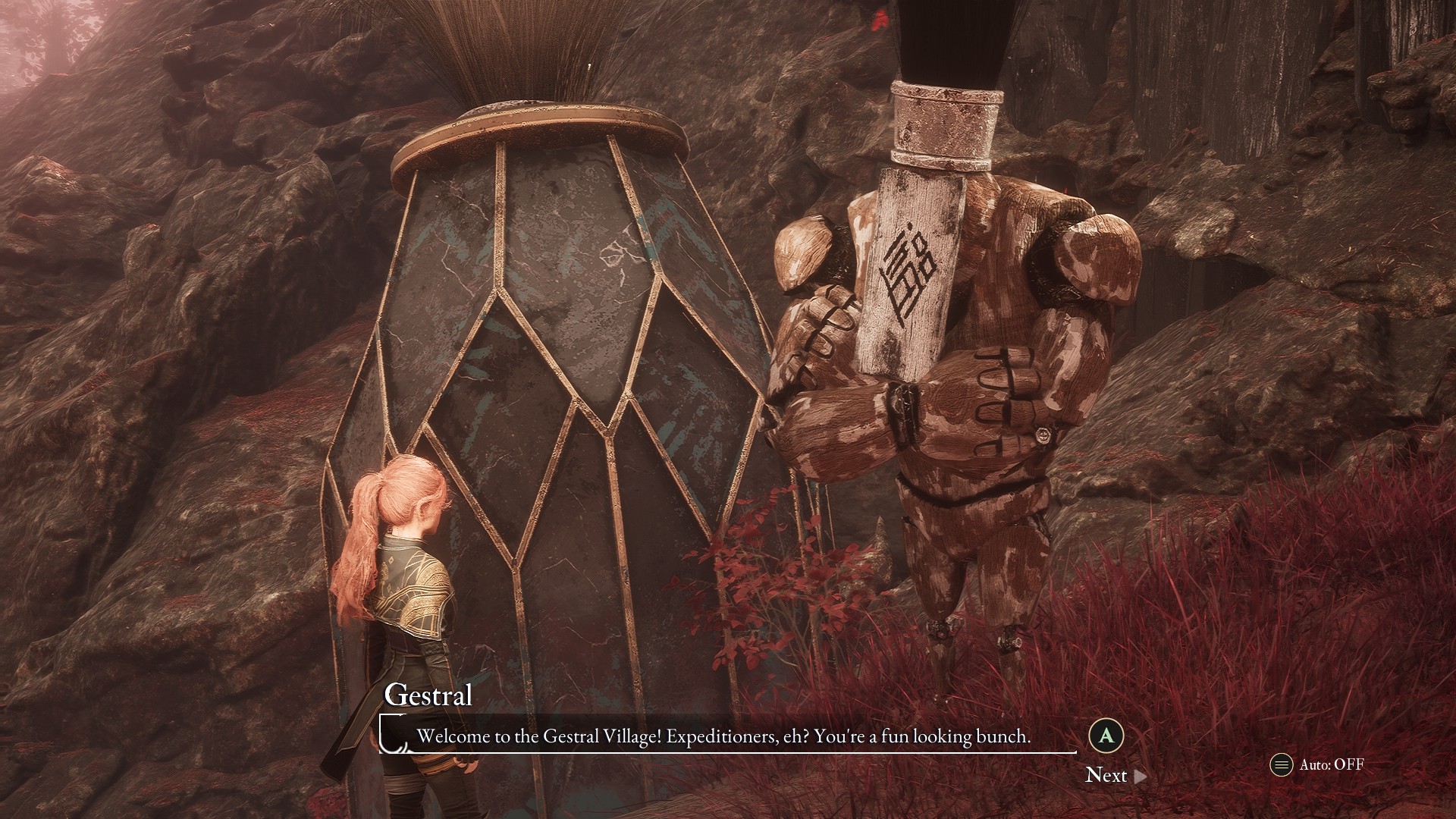Advance dialogue with the Next button
The image size is (1456, 819).
point(1115,775)
